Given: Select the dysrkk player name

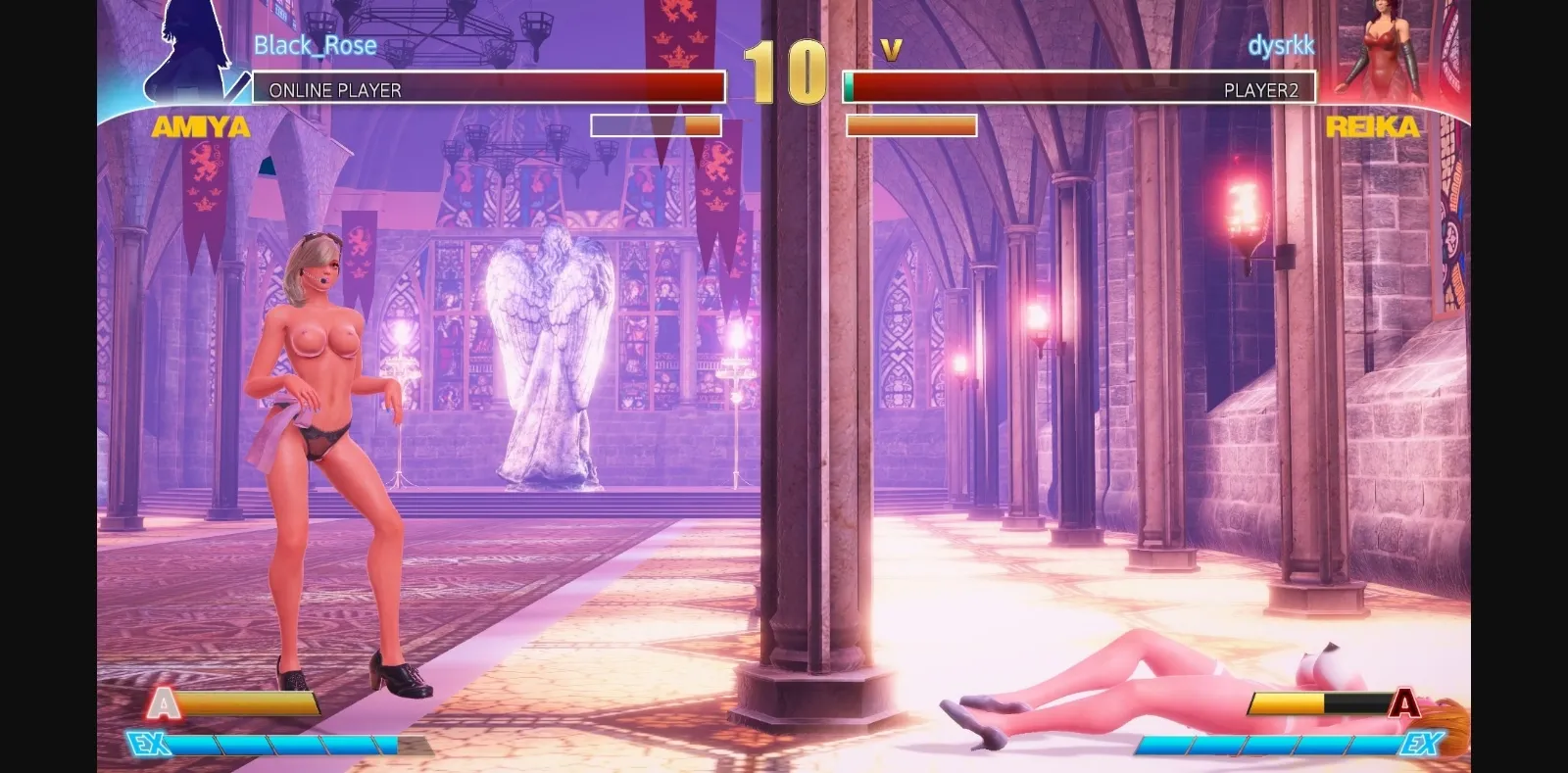Looking at the screenshot, I should [x=1283, y=44].
